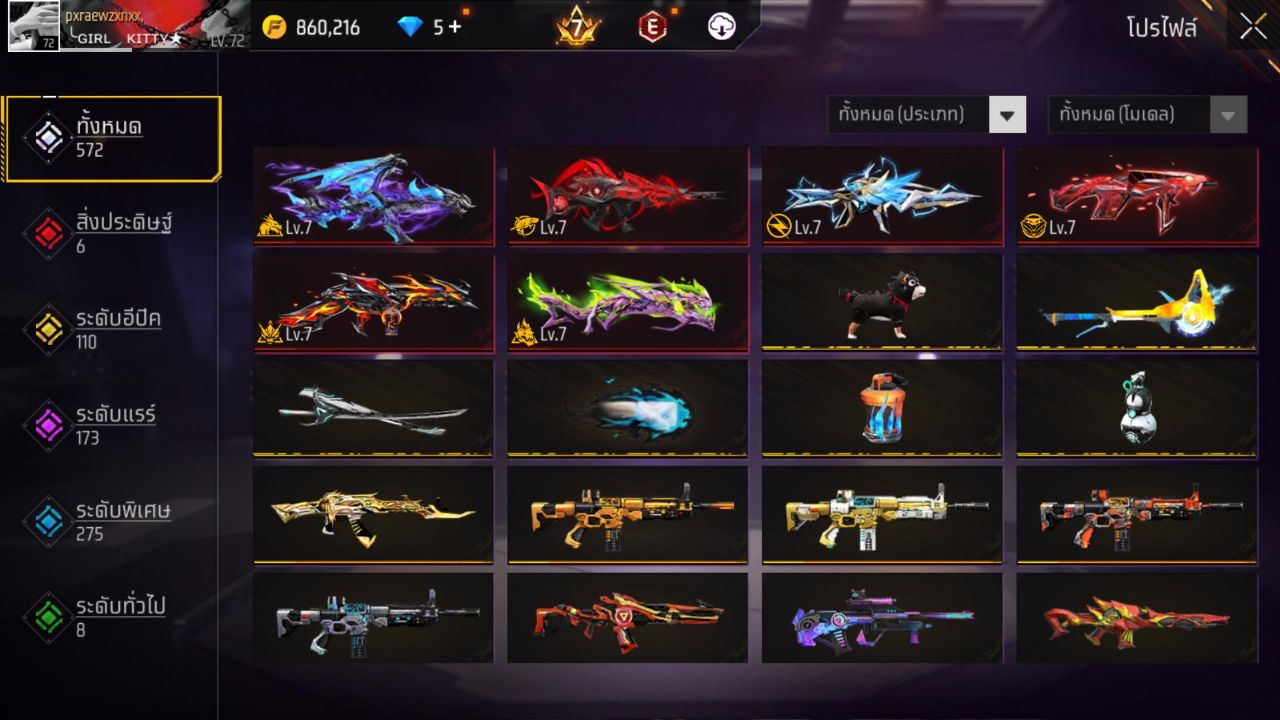Open the ทั้งหมด (ประเภท) type dropdown
The height and width of the screenshot is (720, 1280).
pyautogui.click(x=925, y=114)
